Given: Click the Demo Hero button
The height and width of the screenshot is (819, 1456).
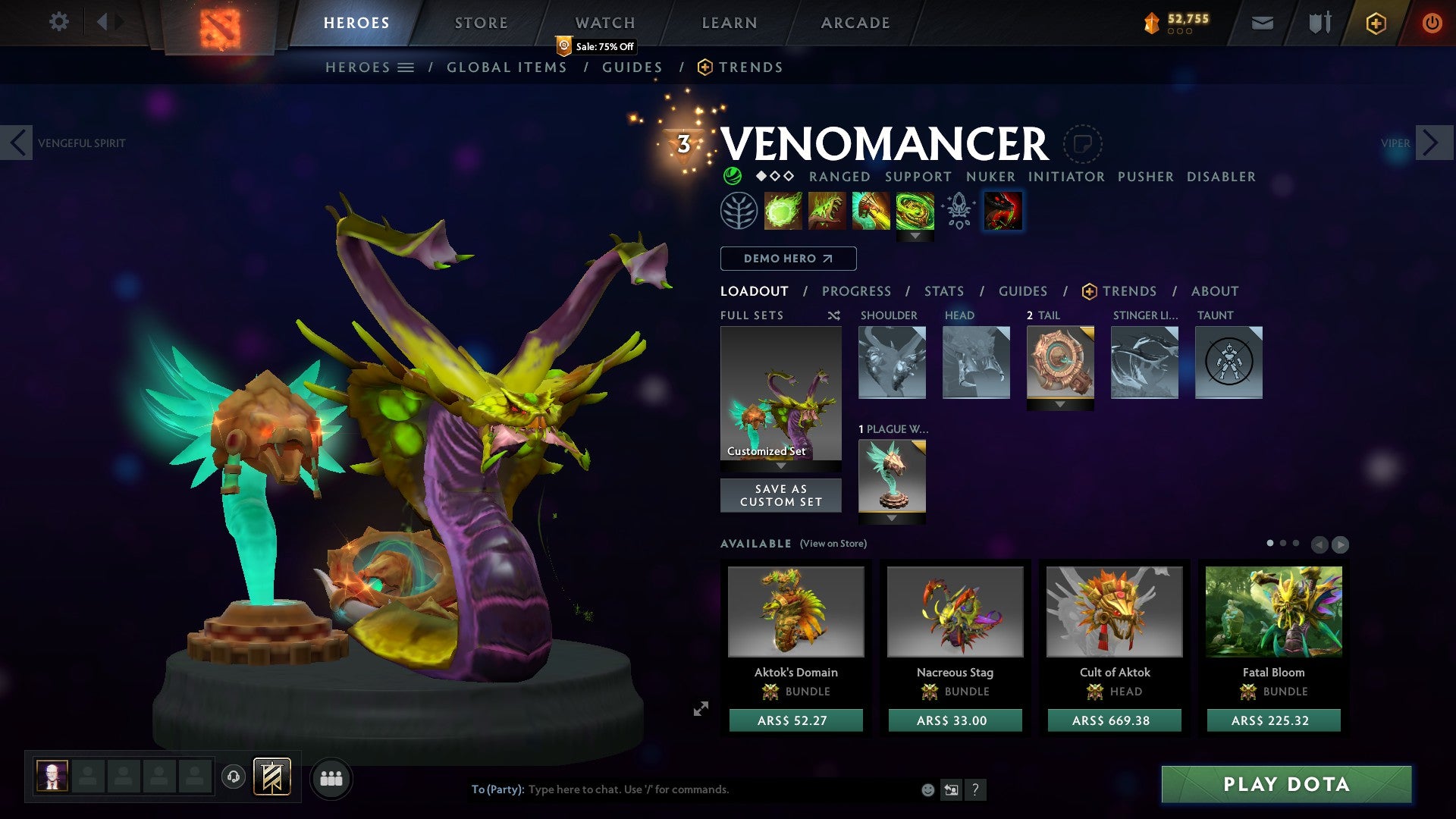Looking at the screenshot, I should tap(787, 259).
